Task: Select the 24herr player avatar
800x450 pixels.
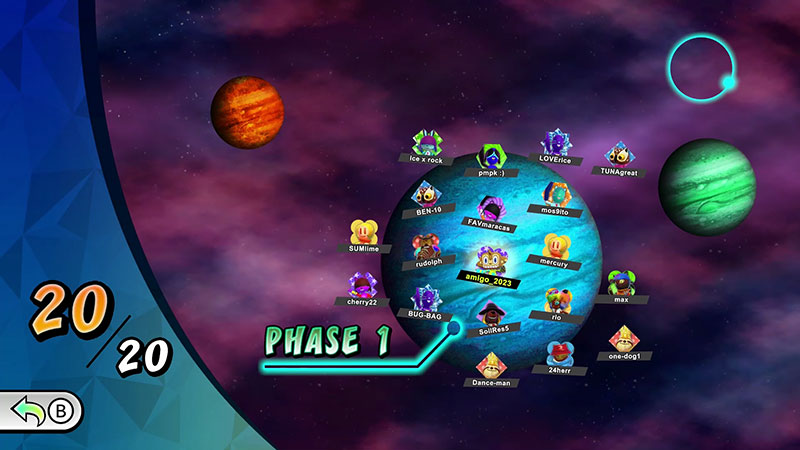Action: tap(560, 353)
